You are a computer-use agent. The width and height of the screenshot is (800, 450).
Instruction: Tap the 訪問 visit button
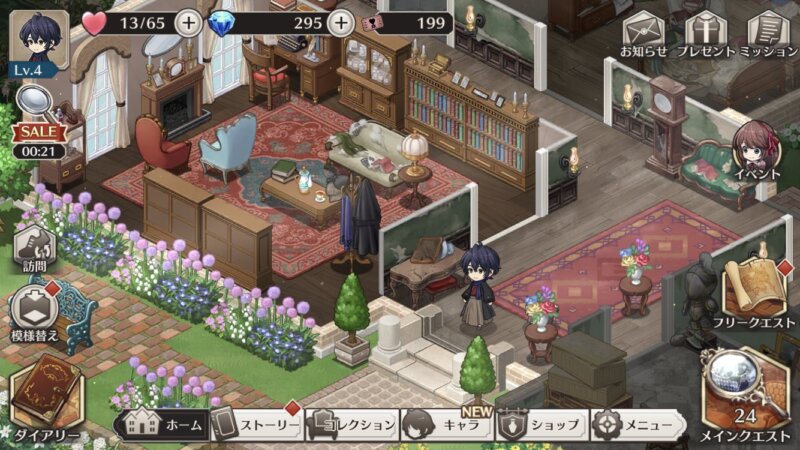point(34,248)
